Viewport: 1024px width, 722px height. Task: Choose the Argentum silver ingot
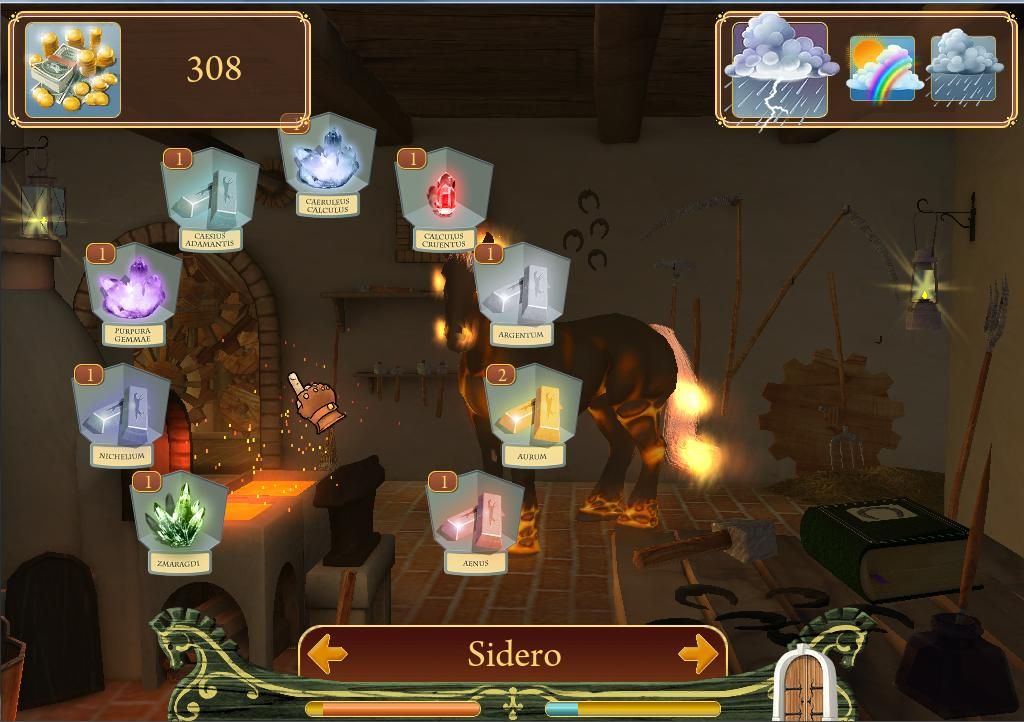pos(522,291)
